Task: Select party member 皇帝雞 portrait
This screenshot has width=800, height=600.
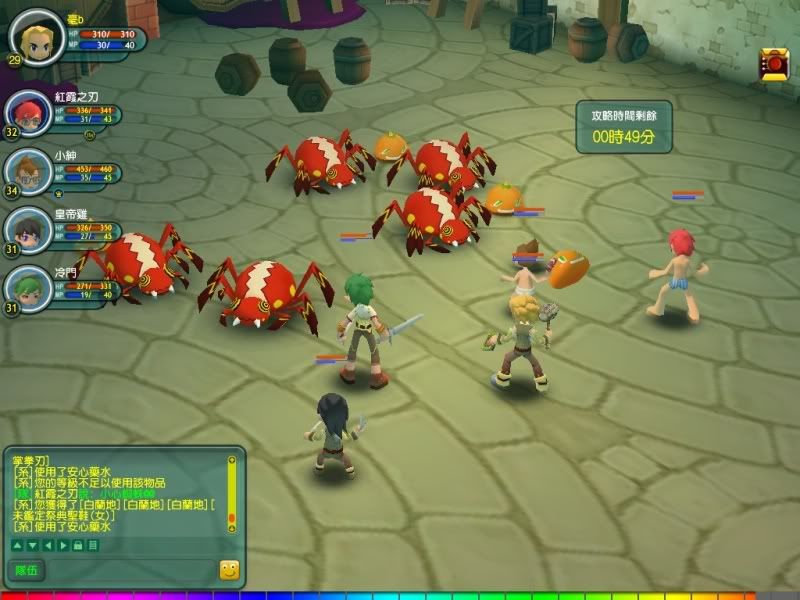Action: [x=27, y=226]
